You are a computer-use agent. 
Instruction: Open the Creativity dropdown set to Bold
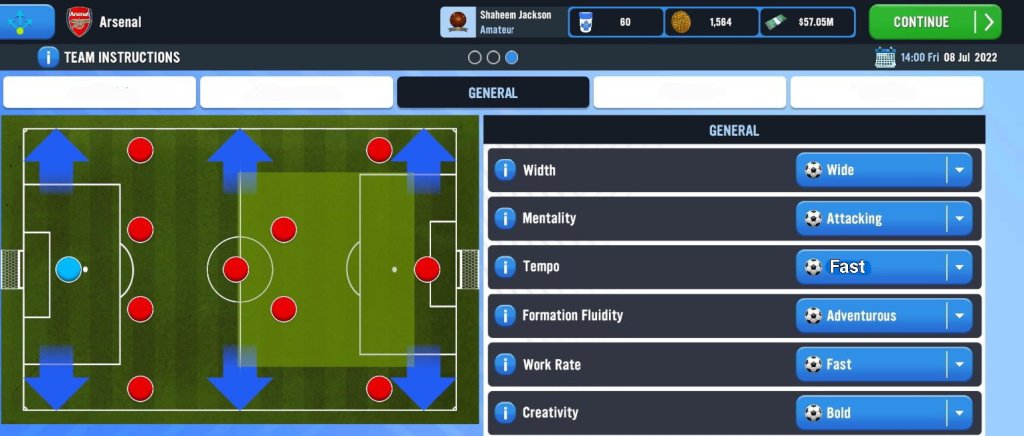tap(884, 413)
